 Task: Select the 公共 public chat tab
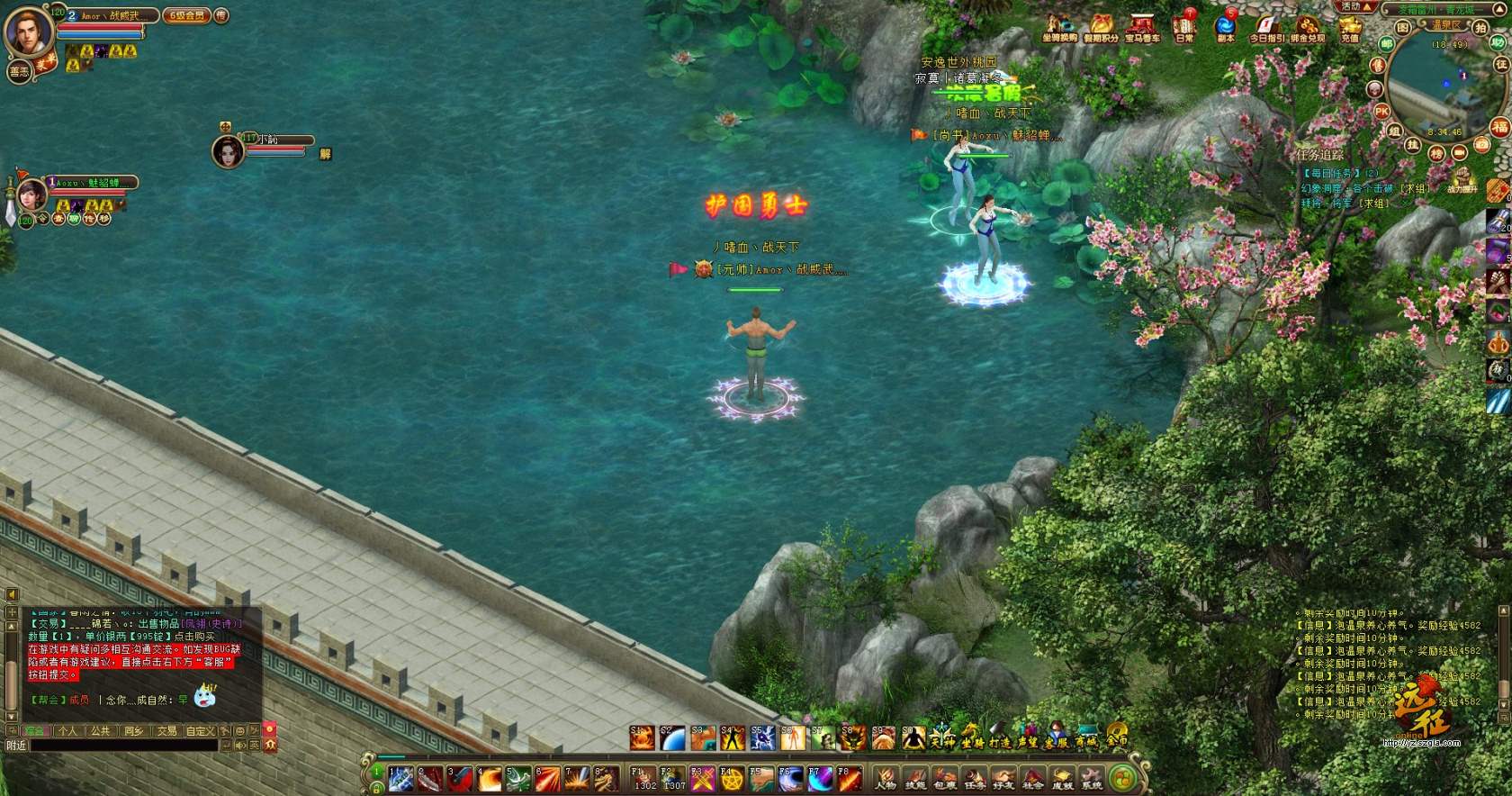click(100, 731)
